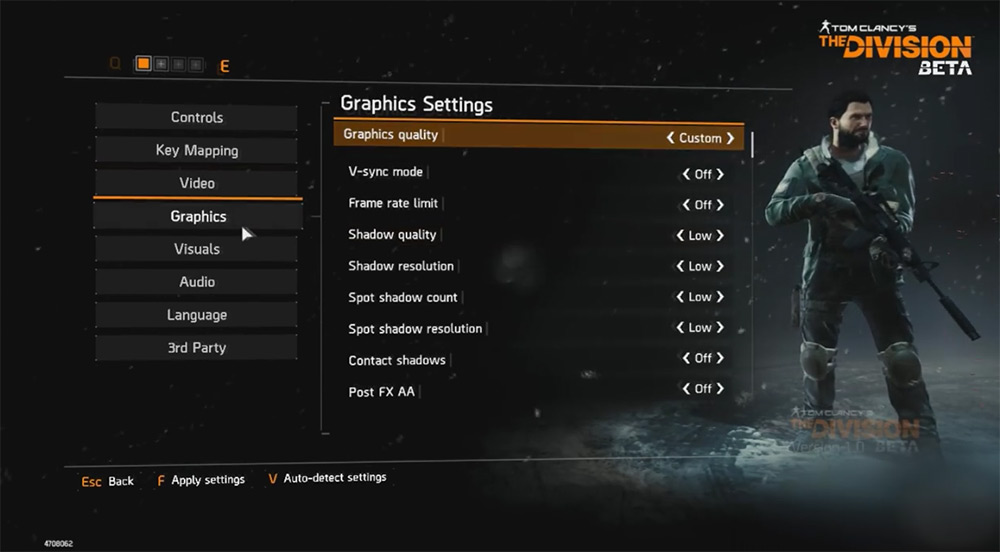The width and height of the screenshot is (1000, 552).
Task: Select the Graphics settings category
Action: pos(198,216)
